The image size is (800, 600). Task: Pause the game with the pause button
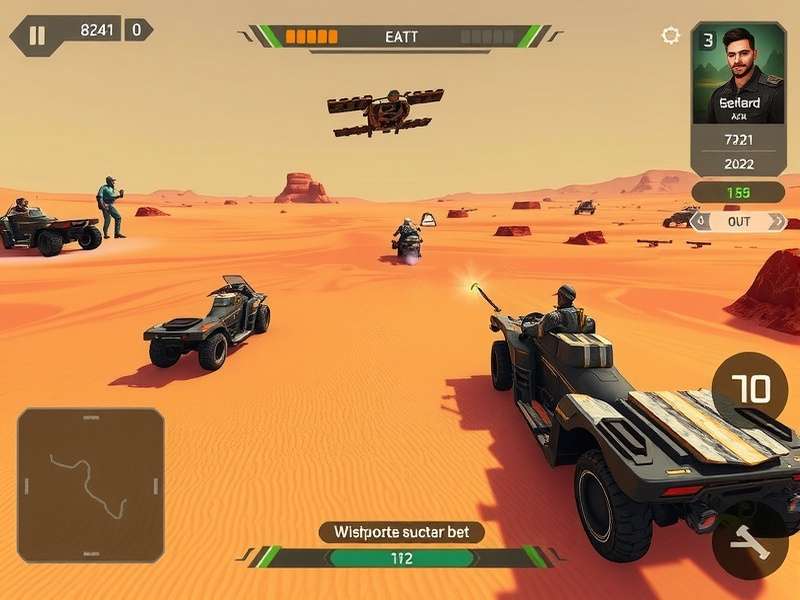37,36
